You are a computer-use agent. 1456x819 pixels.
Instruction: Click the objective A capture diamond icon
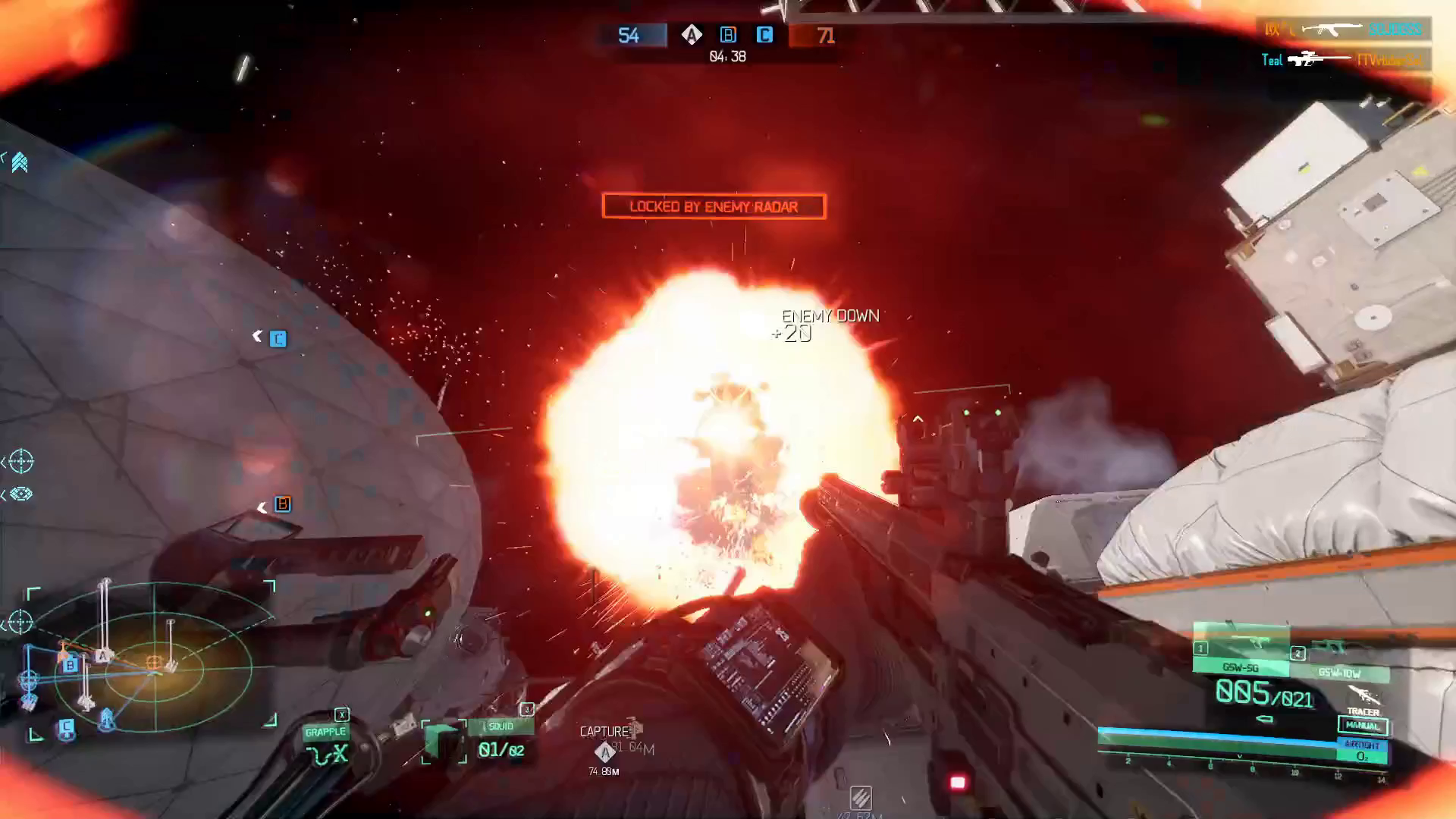coord(605,752)
